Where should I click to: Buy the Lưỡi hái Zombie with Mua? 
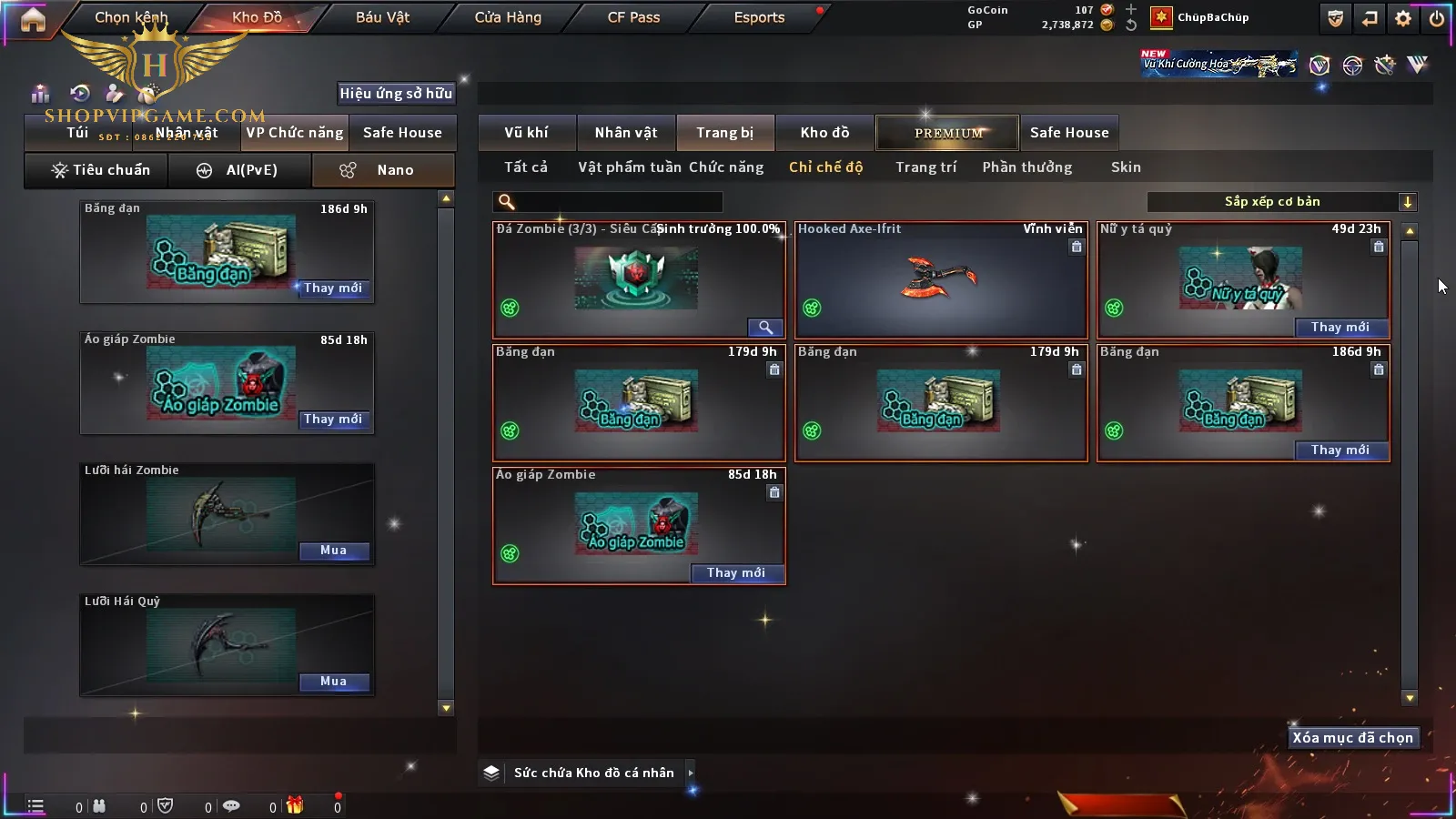(333, 551)
